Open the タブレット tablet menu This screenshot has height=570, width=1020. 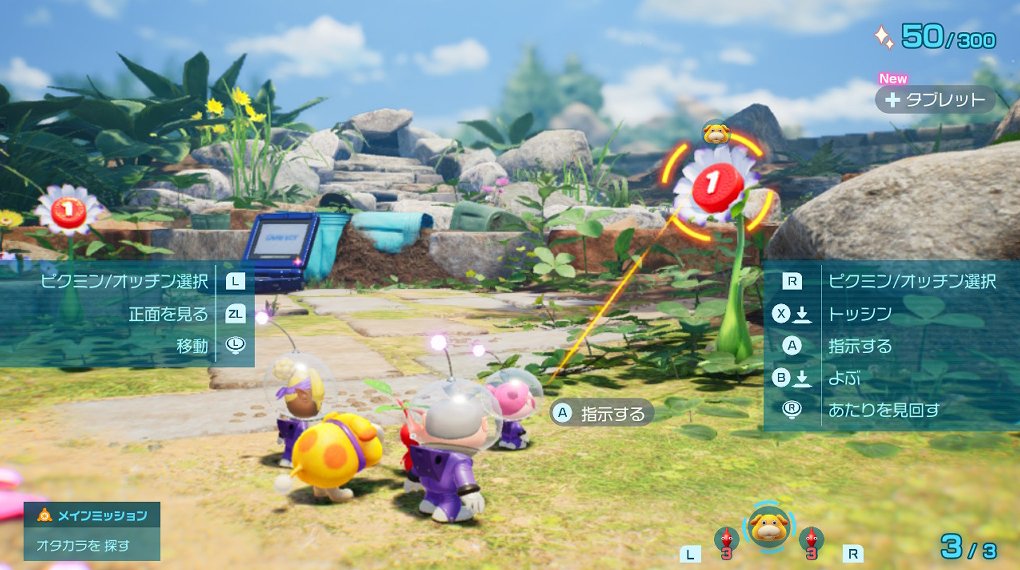tap(935, 100)
